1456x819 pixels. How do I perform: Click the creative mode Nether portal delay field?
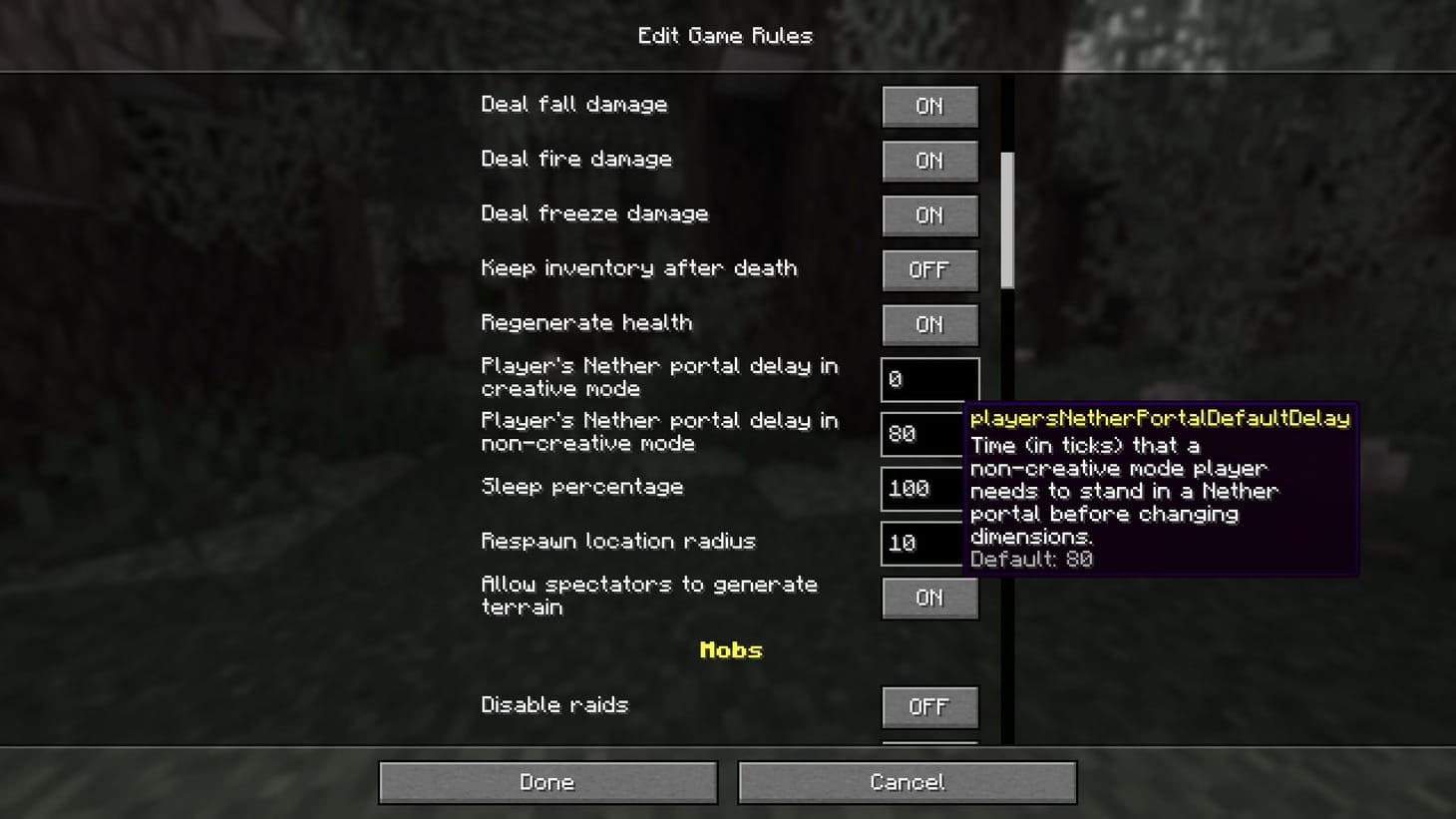point(928,379)
